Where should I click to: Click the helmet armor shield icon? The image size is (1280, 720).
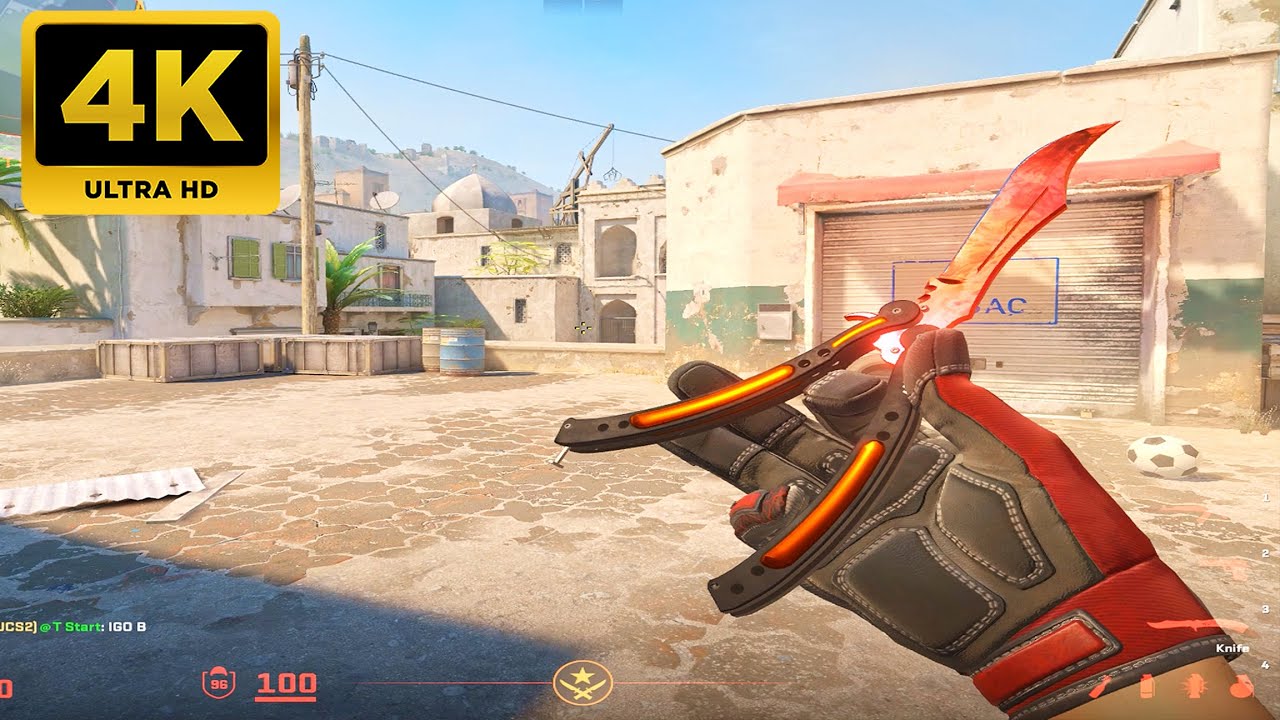coord(217,683)
